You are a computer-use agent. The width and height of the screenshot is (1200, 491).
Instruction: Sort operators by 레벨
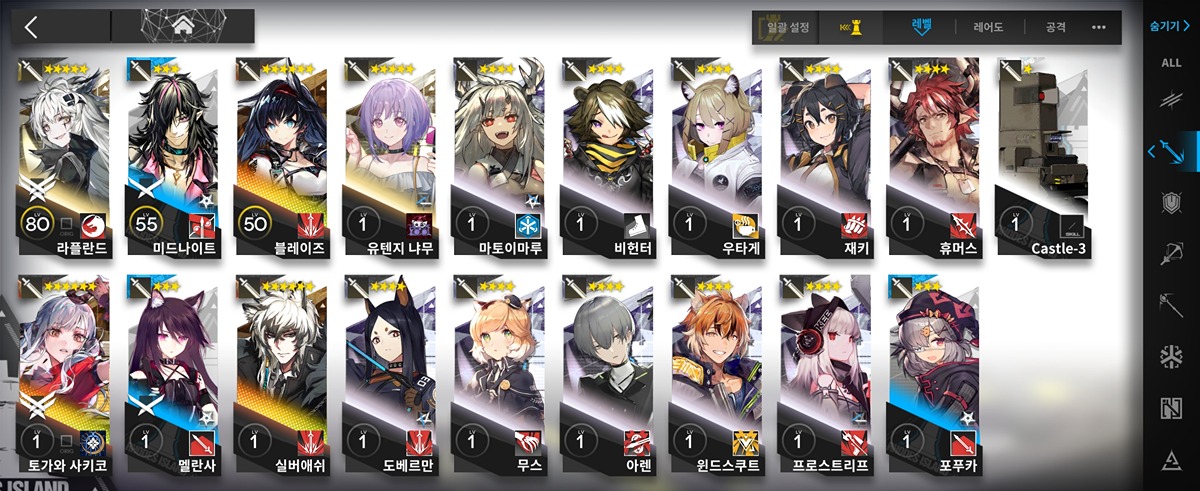[x=921, y=27]
